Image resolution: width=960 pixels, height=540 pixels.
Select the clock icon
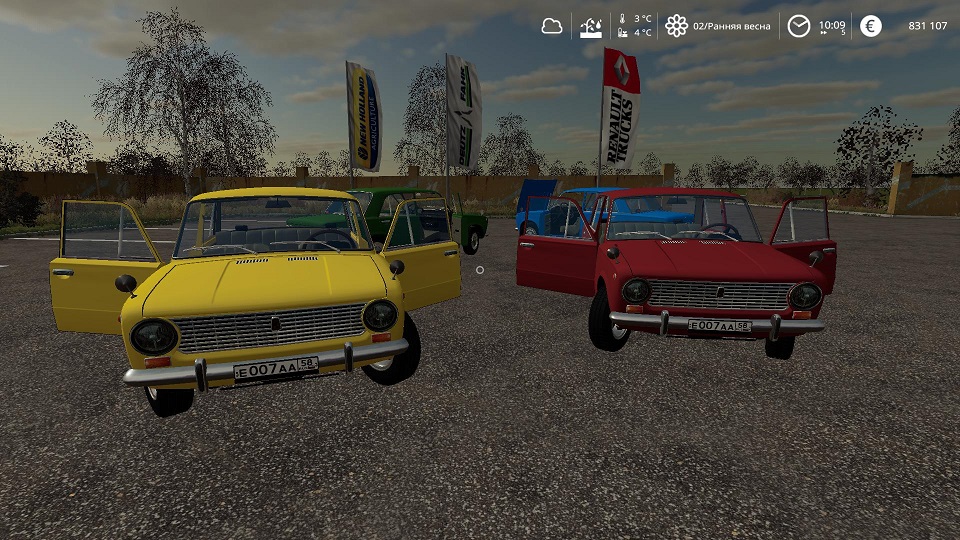click(798, 26)
